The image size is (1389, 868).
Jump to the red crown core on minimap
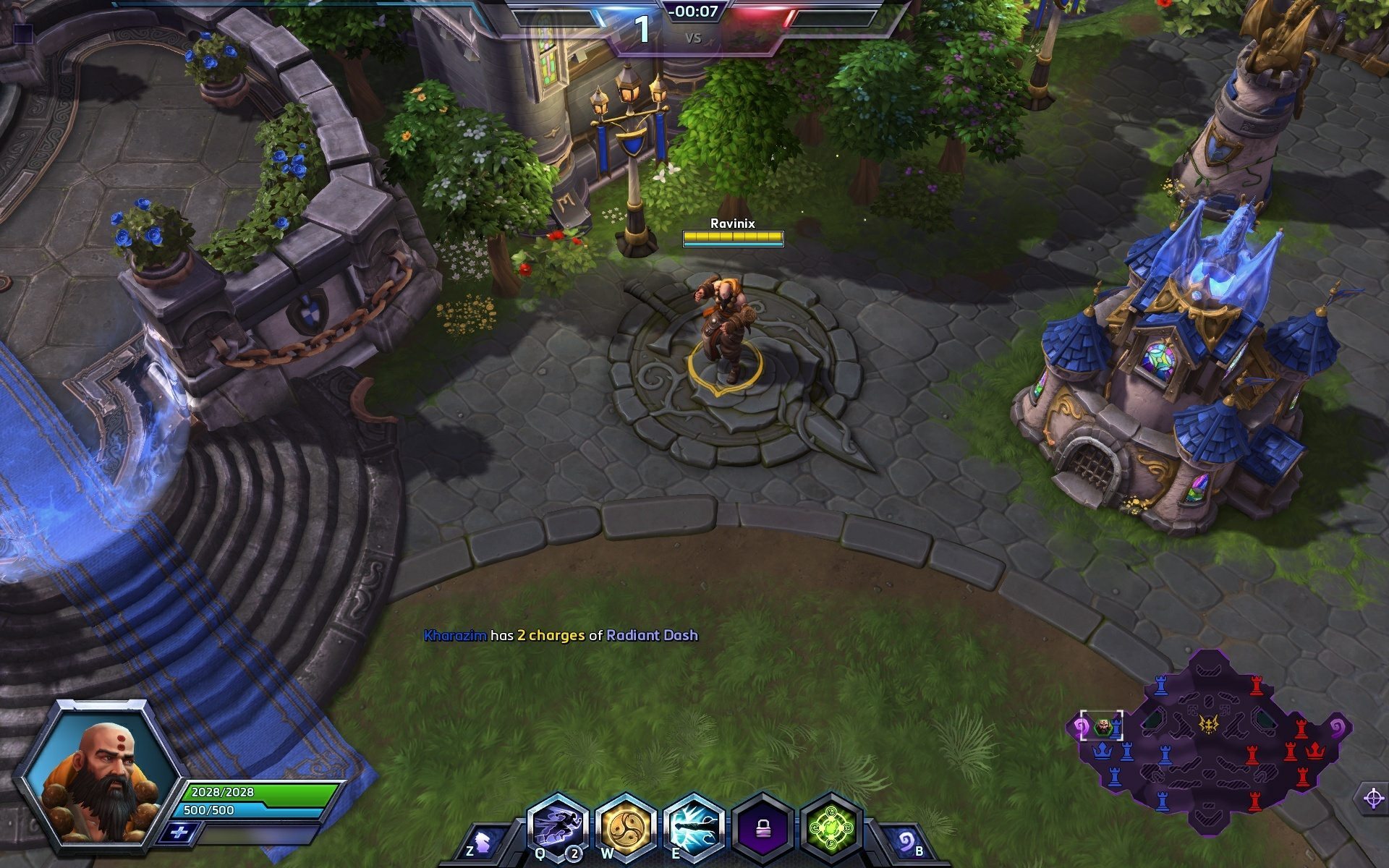click(1314, 752)
